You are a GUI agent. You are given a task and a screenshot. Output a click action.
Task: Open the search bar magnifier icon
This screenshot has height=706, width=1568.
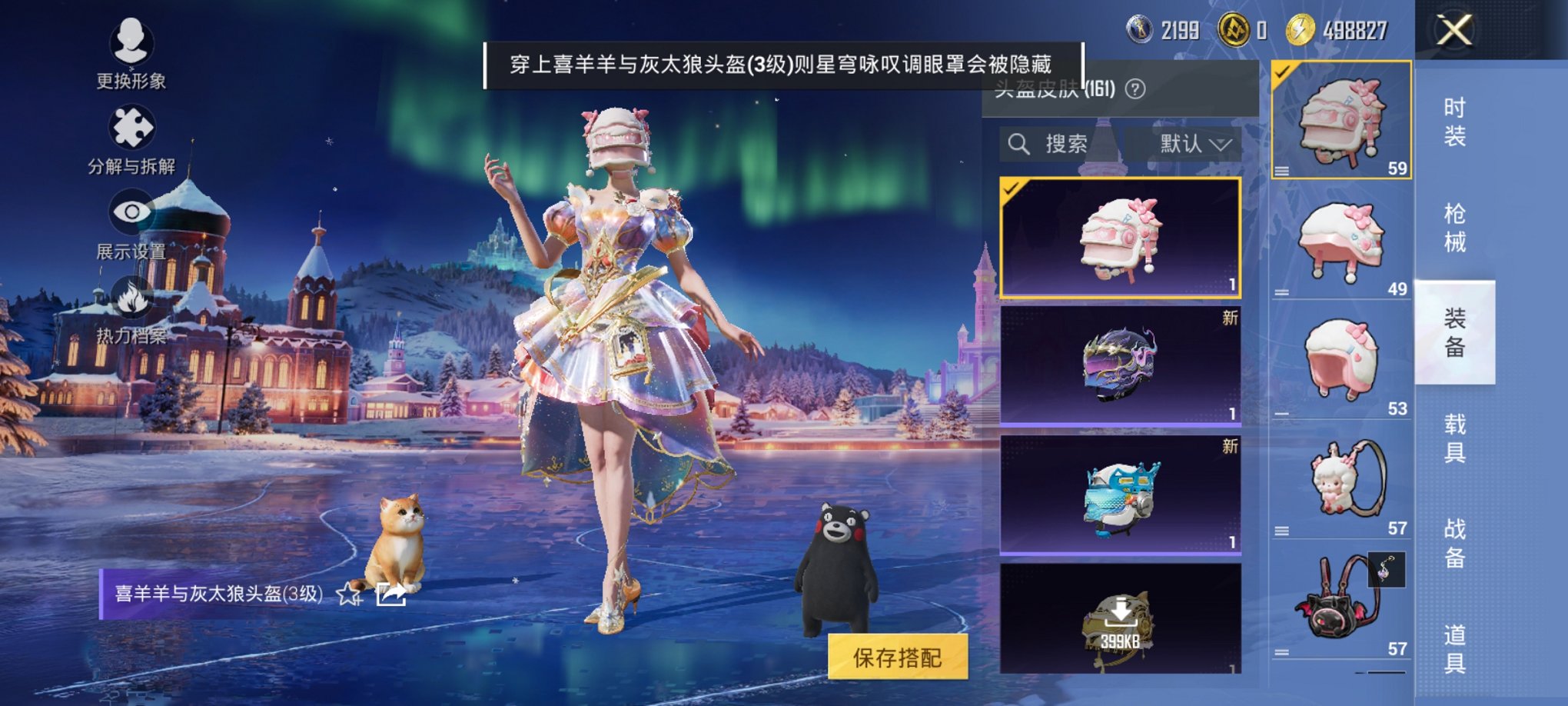tap(1020, 142)
